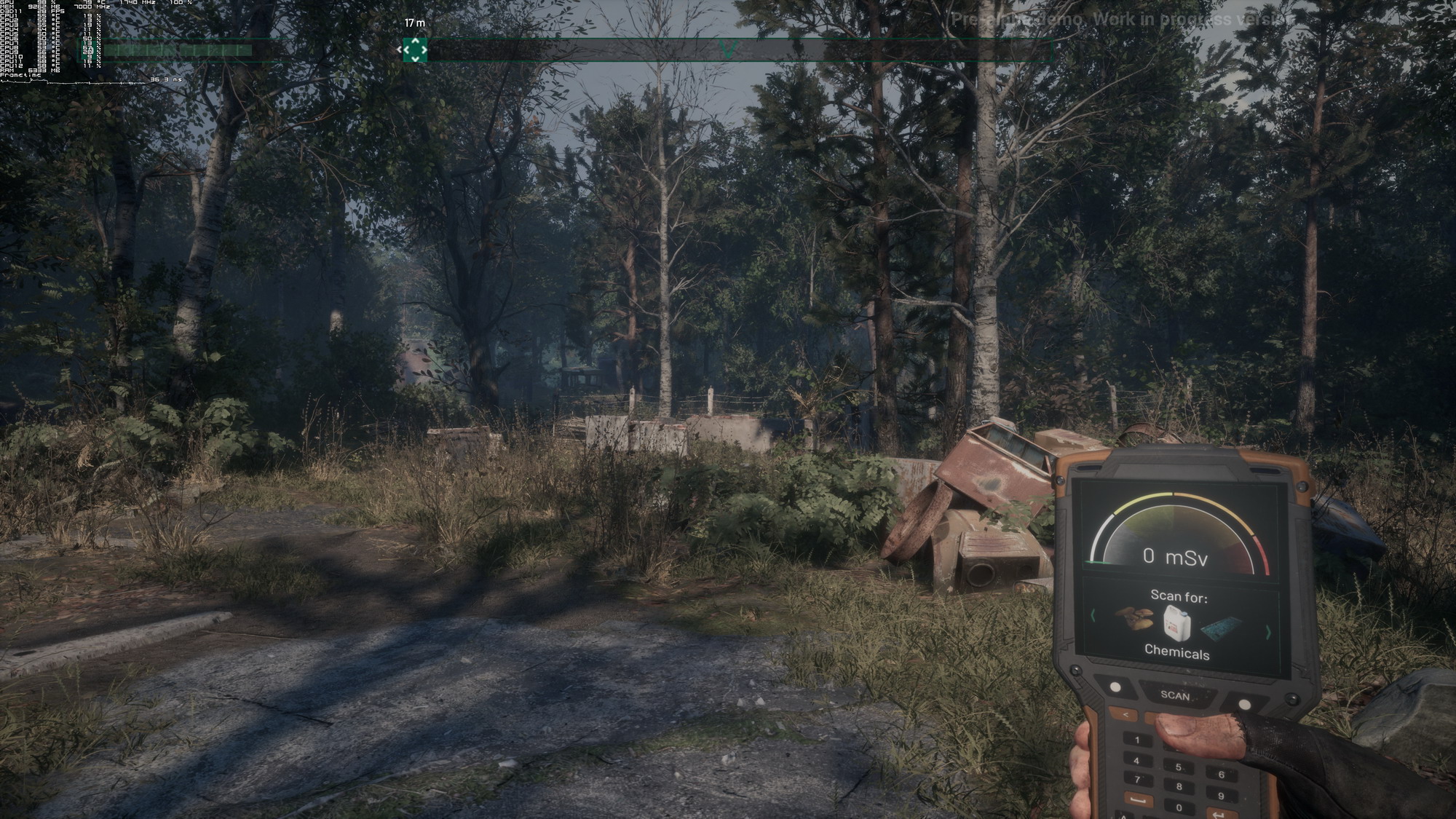Activate the SCAN button on the scanner

click(x=1175, y=695)
